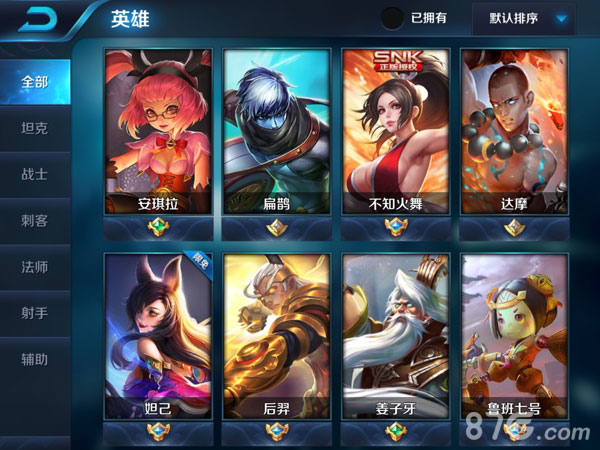Viewport: 600px width, 450px height.
Task: Switch to the 全部 category tab
Action: [35, 82]
